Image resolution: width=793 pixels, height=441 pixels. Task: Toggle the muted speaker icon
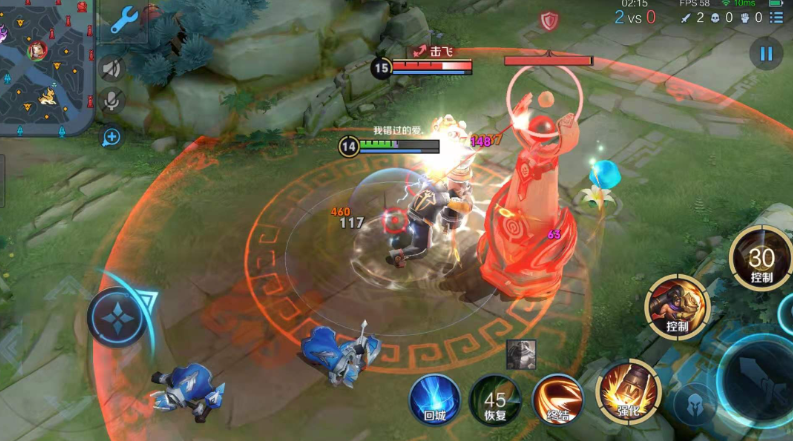[x=112, y=68]
